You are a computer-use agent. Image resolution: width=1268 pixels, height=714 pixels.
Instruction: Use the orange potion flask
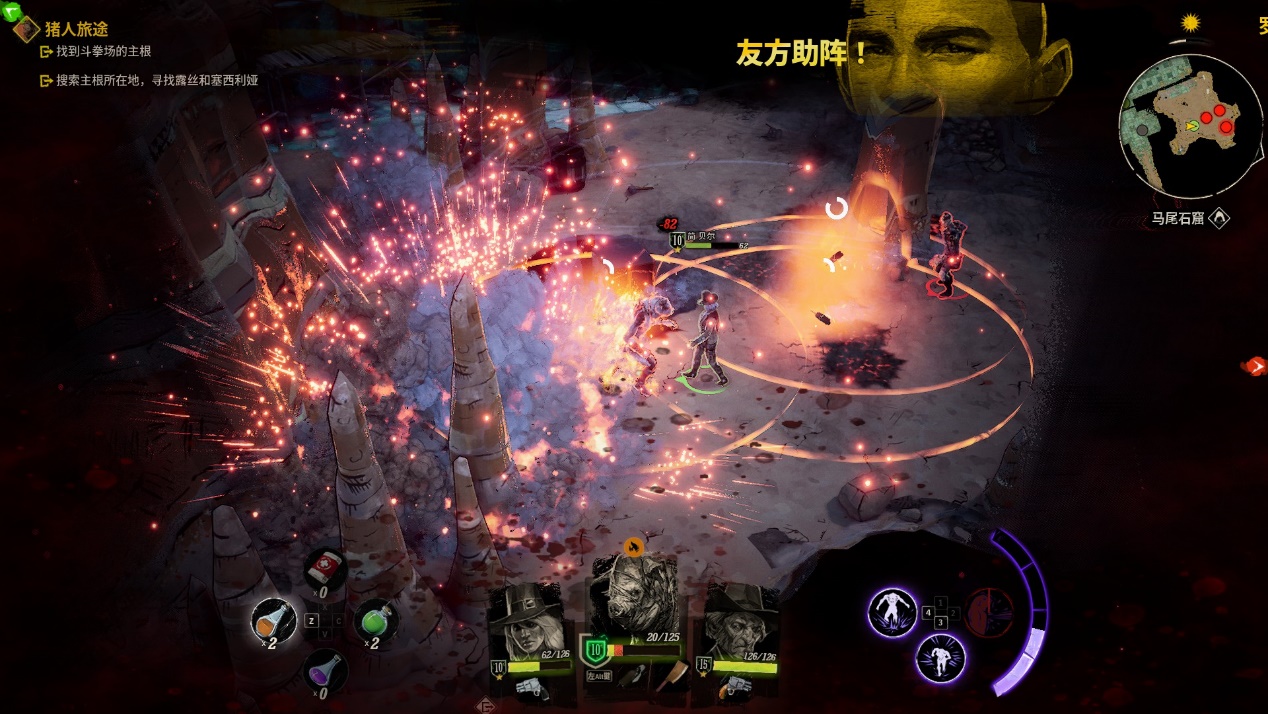pyautogui.click(x=272, y=620)
